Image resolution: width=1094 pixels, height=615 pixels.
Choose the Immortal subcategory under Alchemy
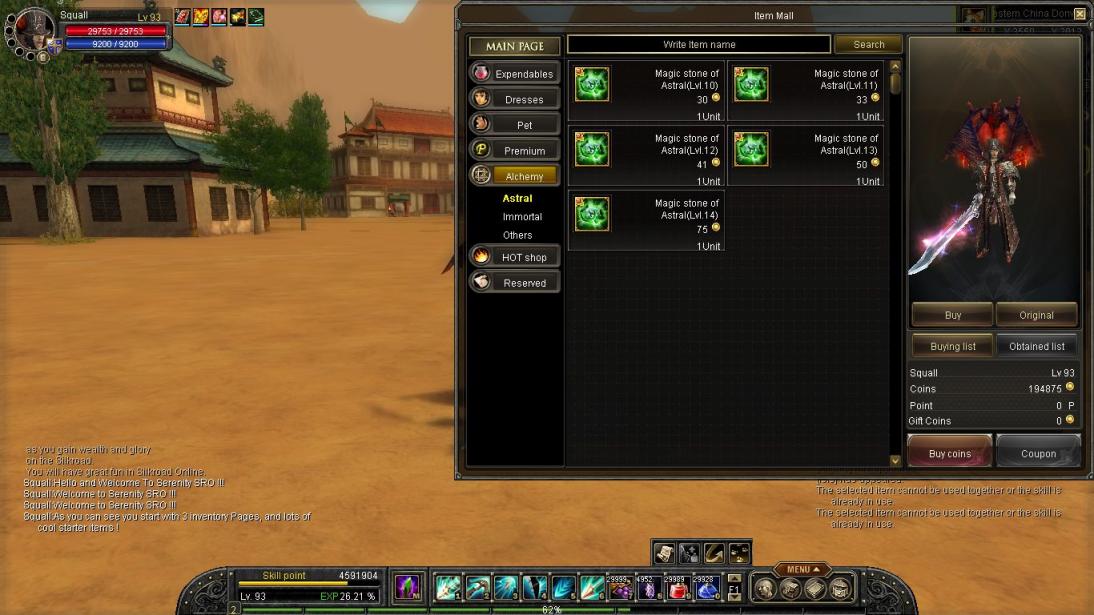[x=522, y=217]
